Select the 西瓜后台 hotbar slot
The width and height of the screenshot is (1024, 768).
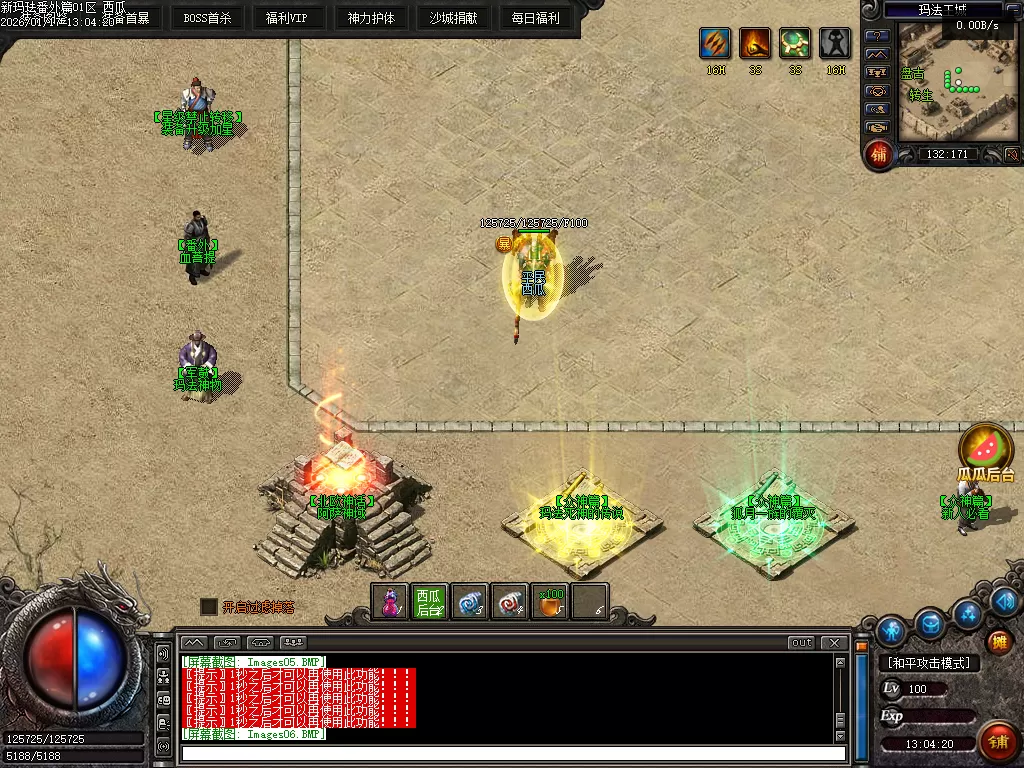pyautogui.click(x=429, y=601)
